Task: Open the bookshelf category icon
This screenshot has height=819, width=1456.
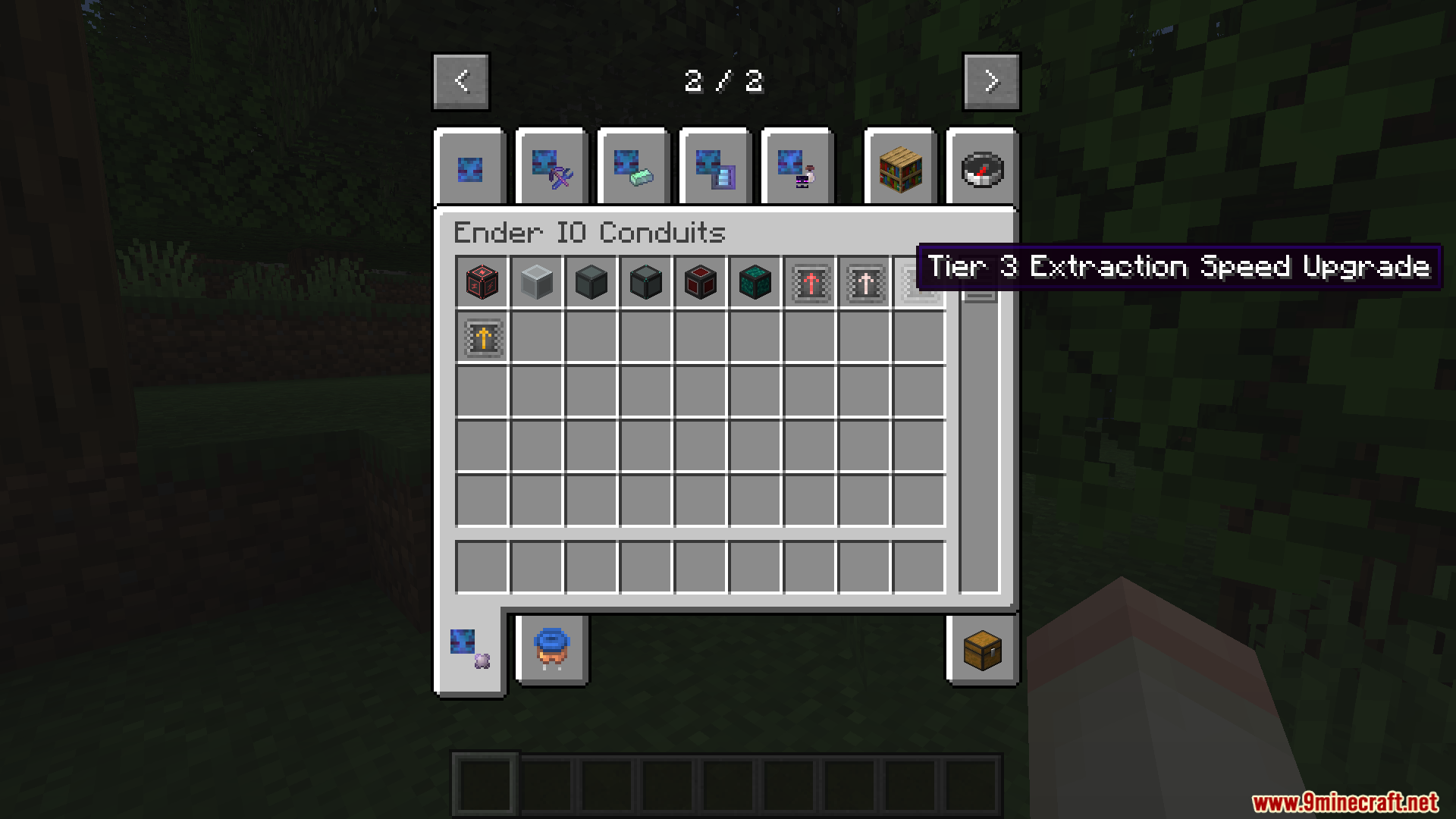Action: 900,168
